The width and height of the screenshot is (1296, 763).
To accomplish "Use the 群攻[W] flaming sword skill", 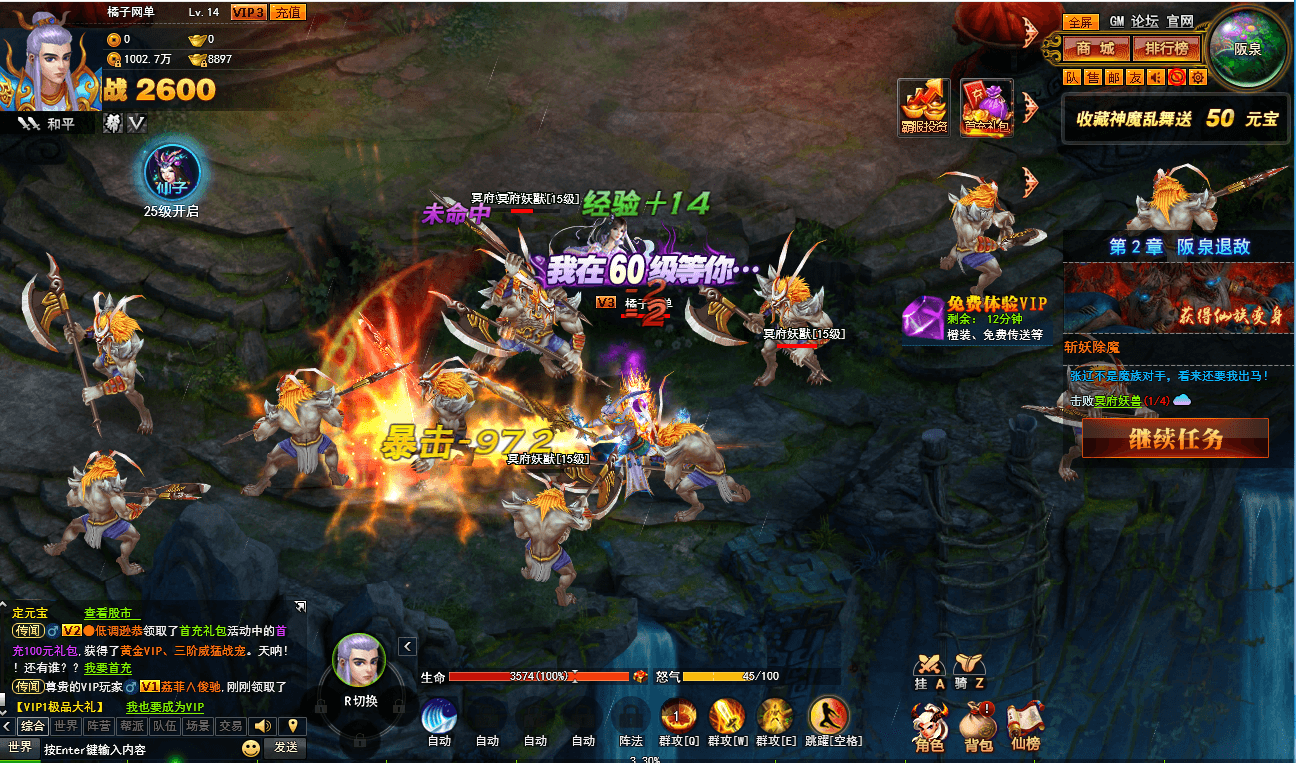I will (727, 717).
